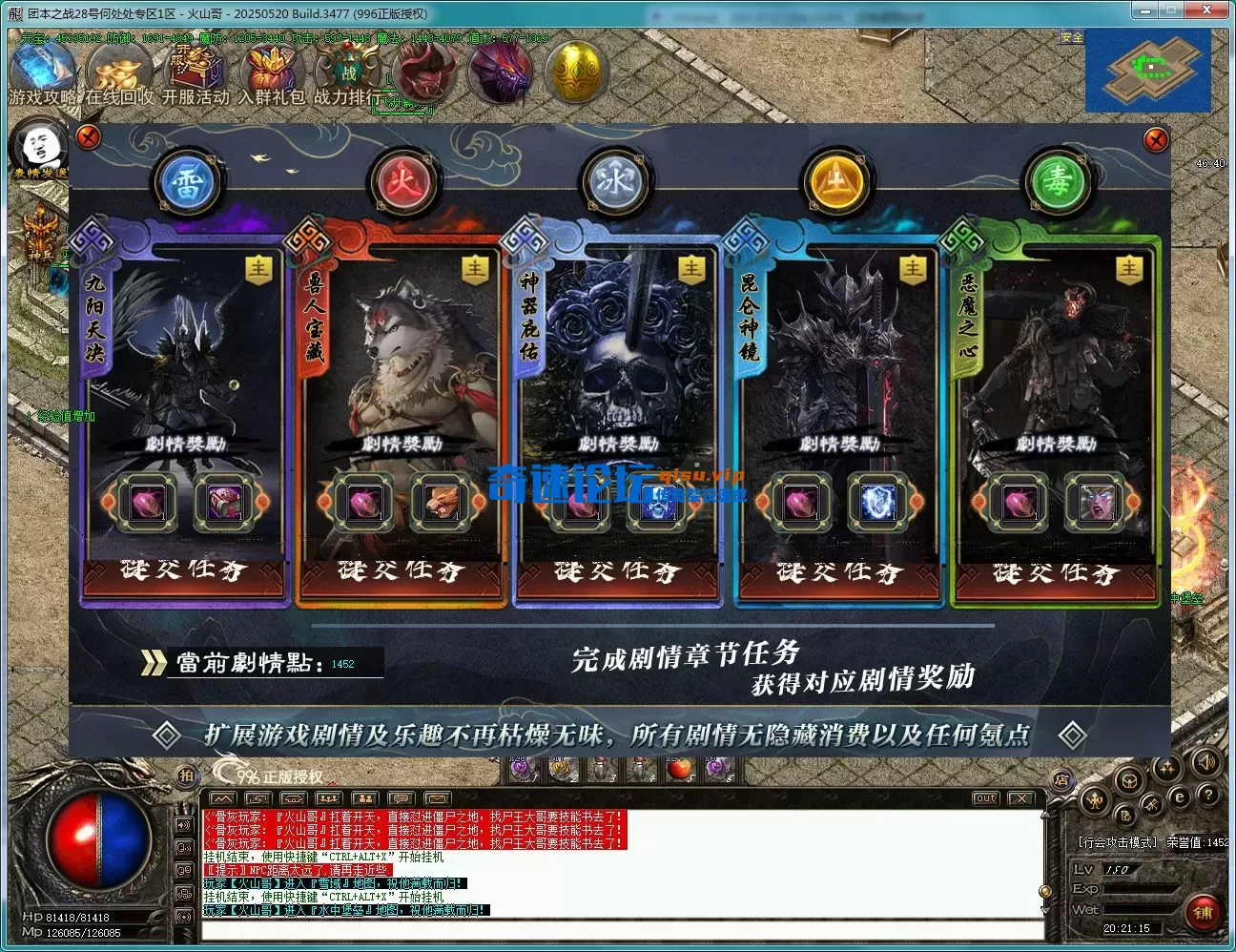Click the Exp progress bar
This screenshot has height=952, width=1236.
[x=1141, y=889]
